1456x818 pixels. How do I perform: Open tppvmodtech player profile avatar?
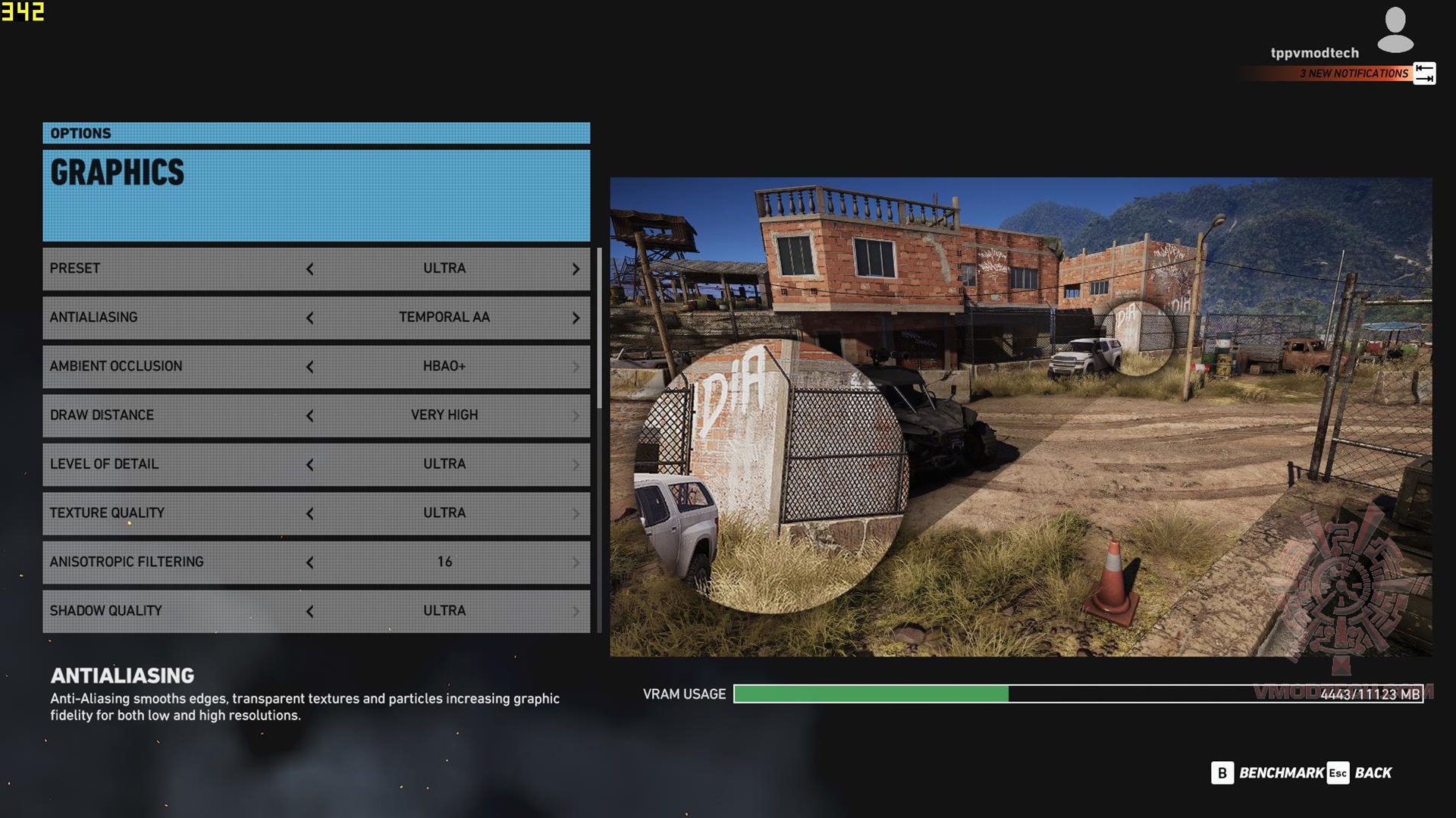pyautogui.click(x=1395, y=30)
